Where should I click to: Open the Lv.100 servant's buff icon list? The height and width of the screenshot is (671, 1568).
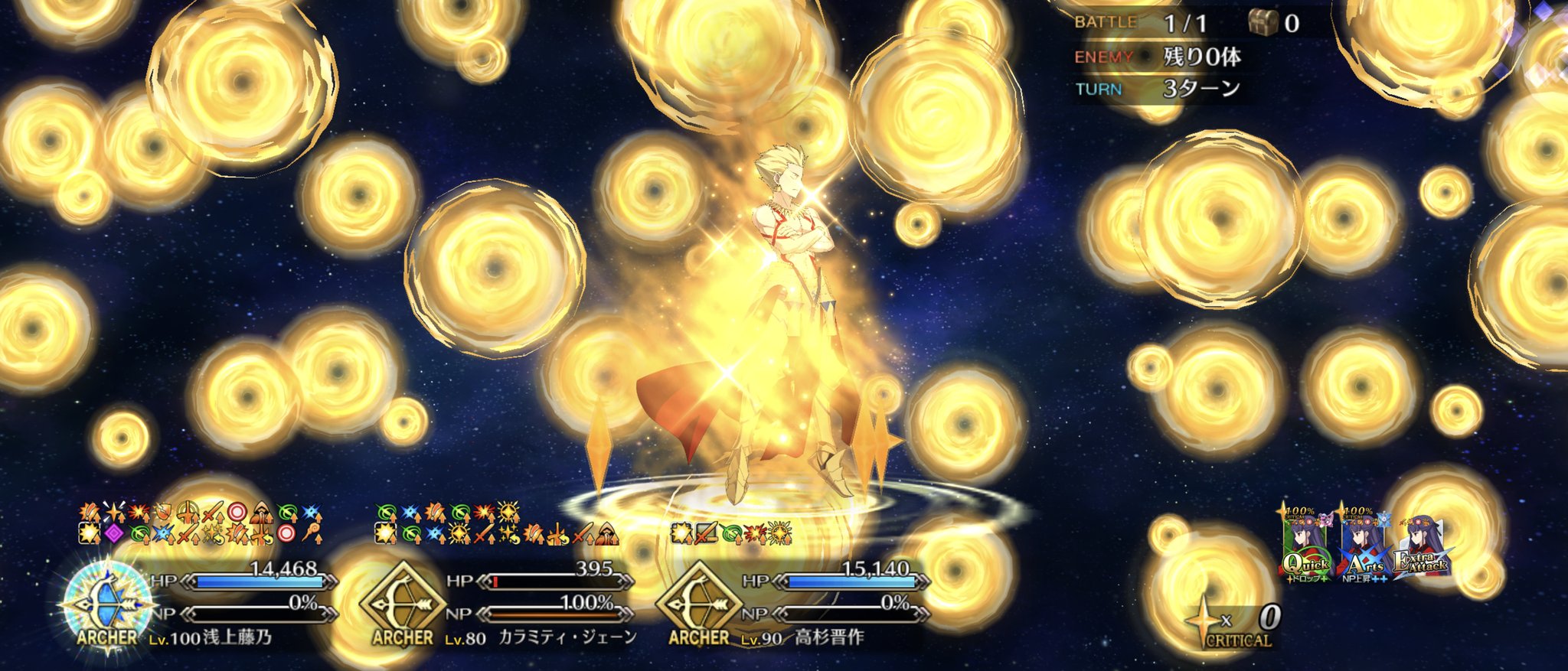coord(201,523)
